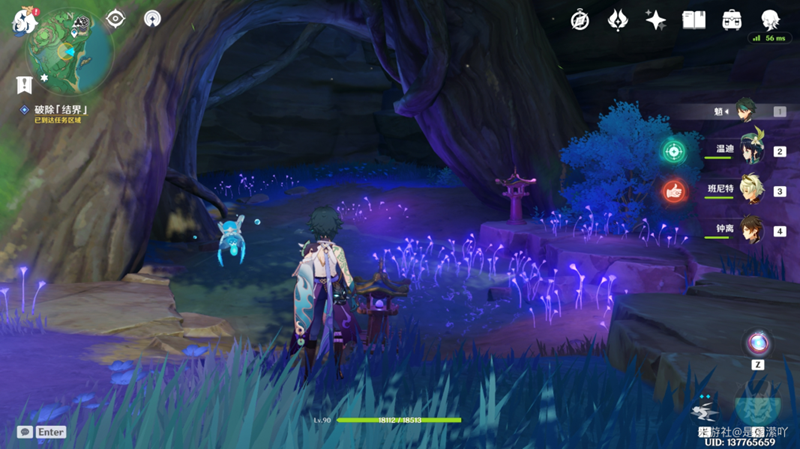The height and width of the screenshot is (449, 800).
Task: Open the Wish star icon
Action: [656, 19]
